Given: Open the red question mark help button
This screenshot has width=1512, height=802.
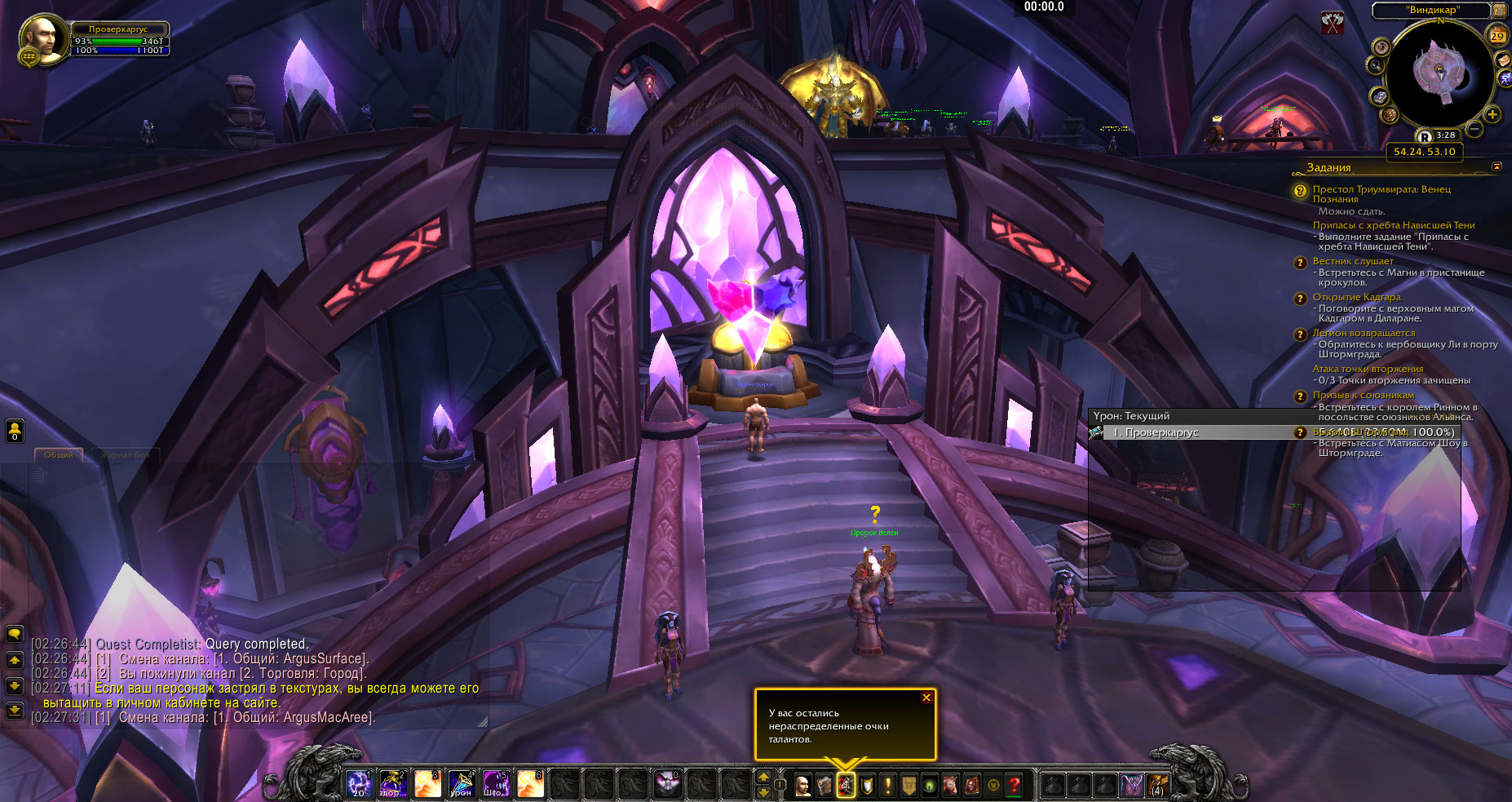Looking at the screenshot, I should [1014, 785].
